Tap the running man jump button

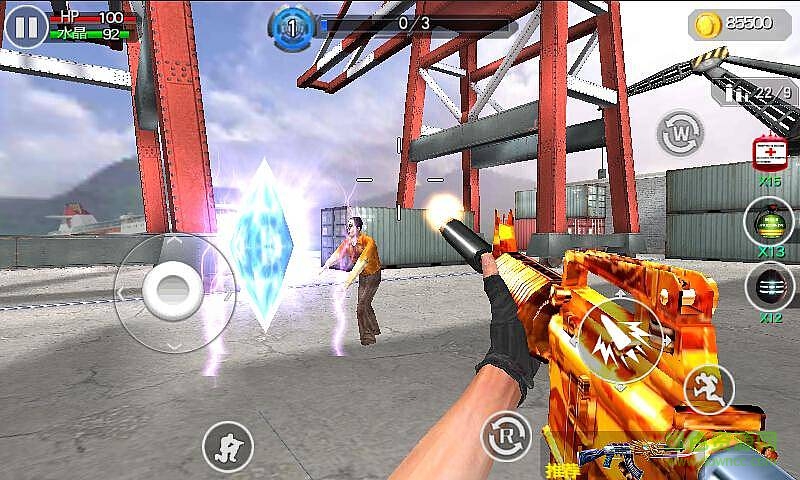pyautogui.click(x=708, y=389)
